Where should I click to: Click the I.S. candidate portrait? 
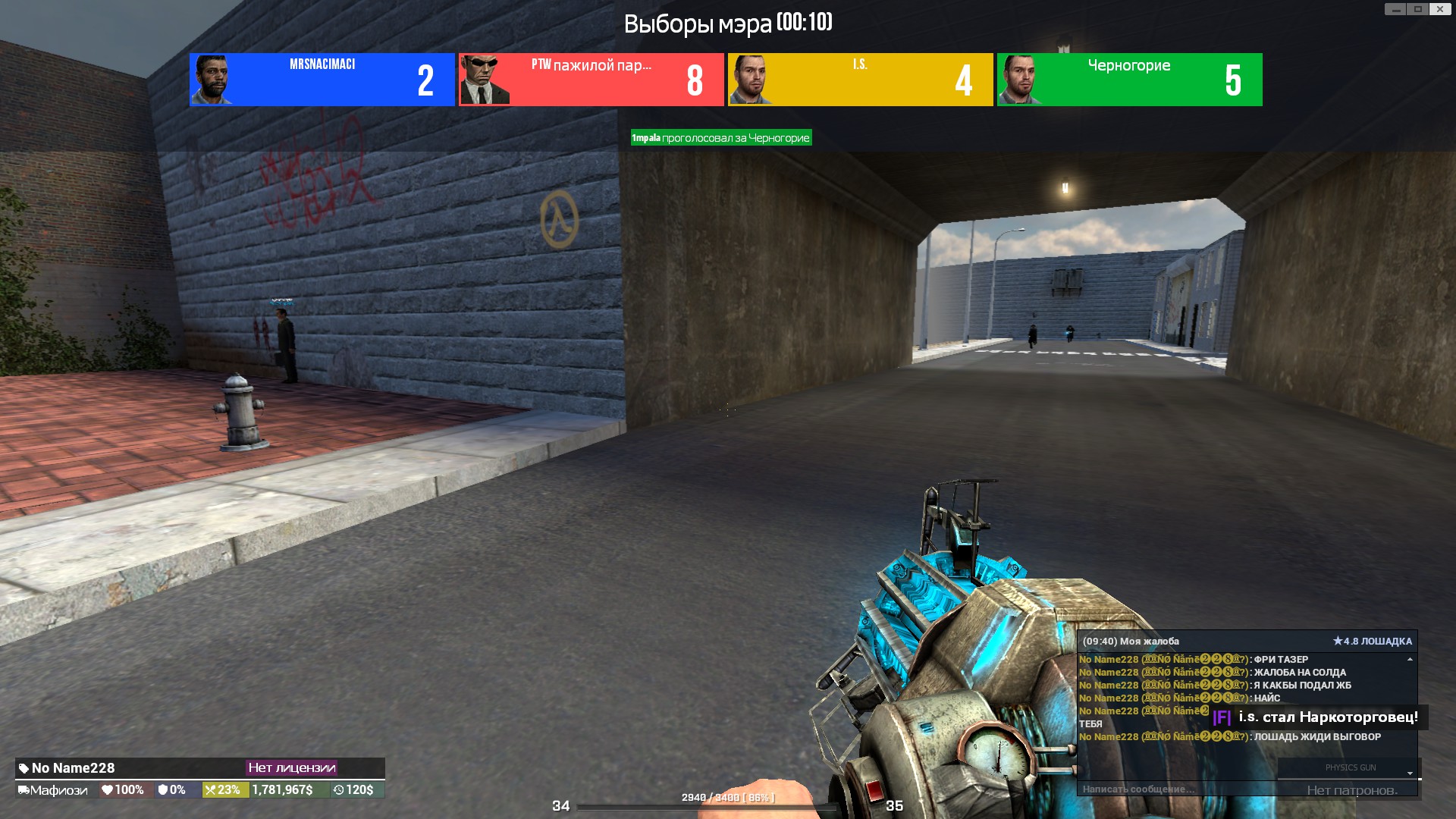[749, 80]
